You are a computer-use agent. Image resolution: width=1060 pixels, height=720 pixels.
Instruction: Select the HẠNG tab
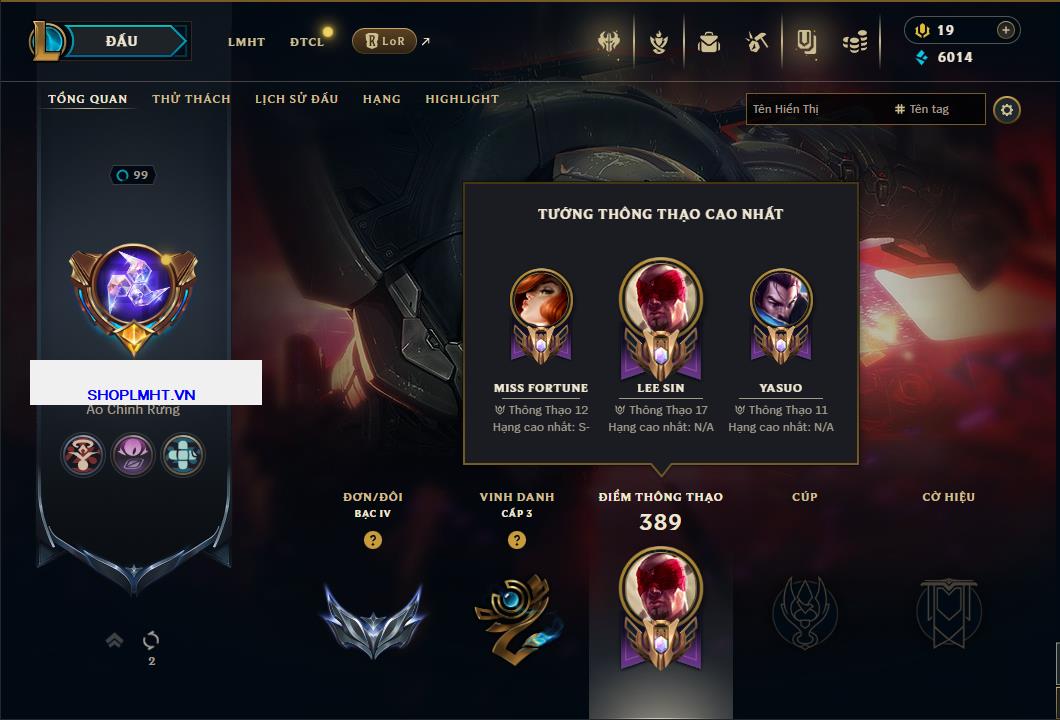(x=381, y=99)
